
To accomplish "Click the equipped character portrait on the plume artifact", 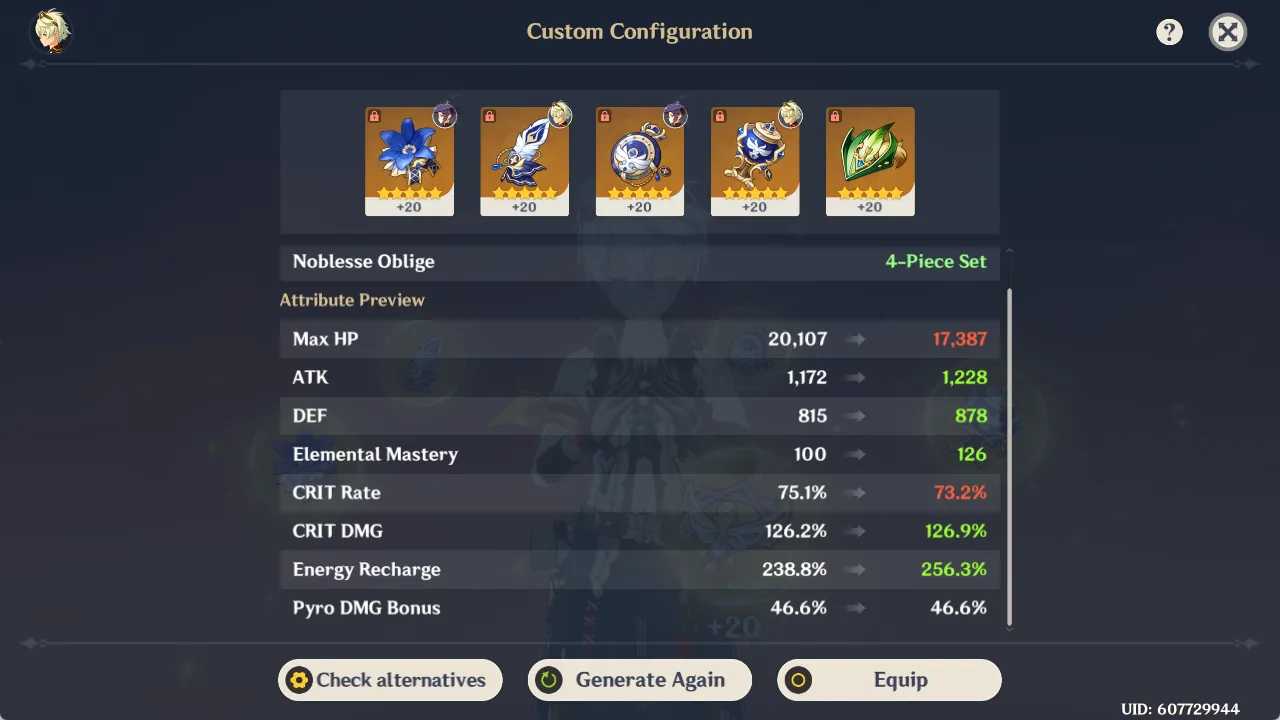I will pyautogui.click(x=560, y=115).
